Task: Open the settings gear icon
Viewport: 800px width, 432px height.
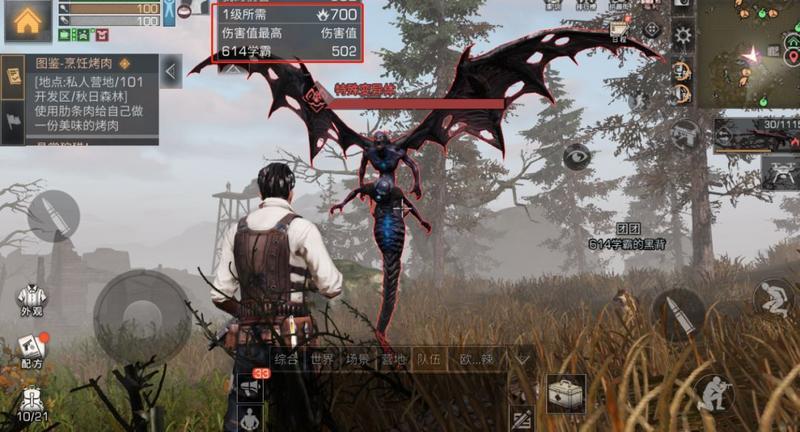Action: pyautogui.click(x=683, y=37)
